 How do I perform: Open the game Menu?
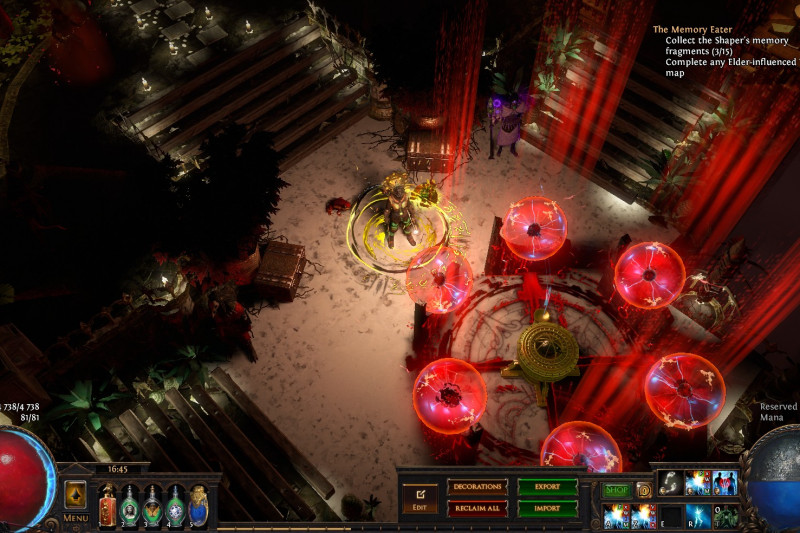76,518
